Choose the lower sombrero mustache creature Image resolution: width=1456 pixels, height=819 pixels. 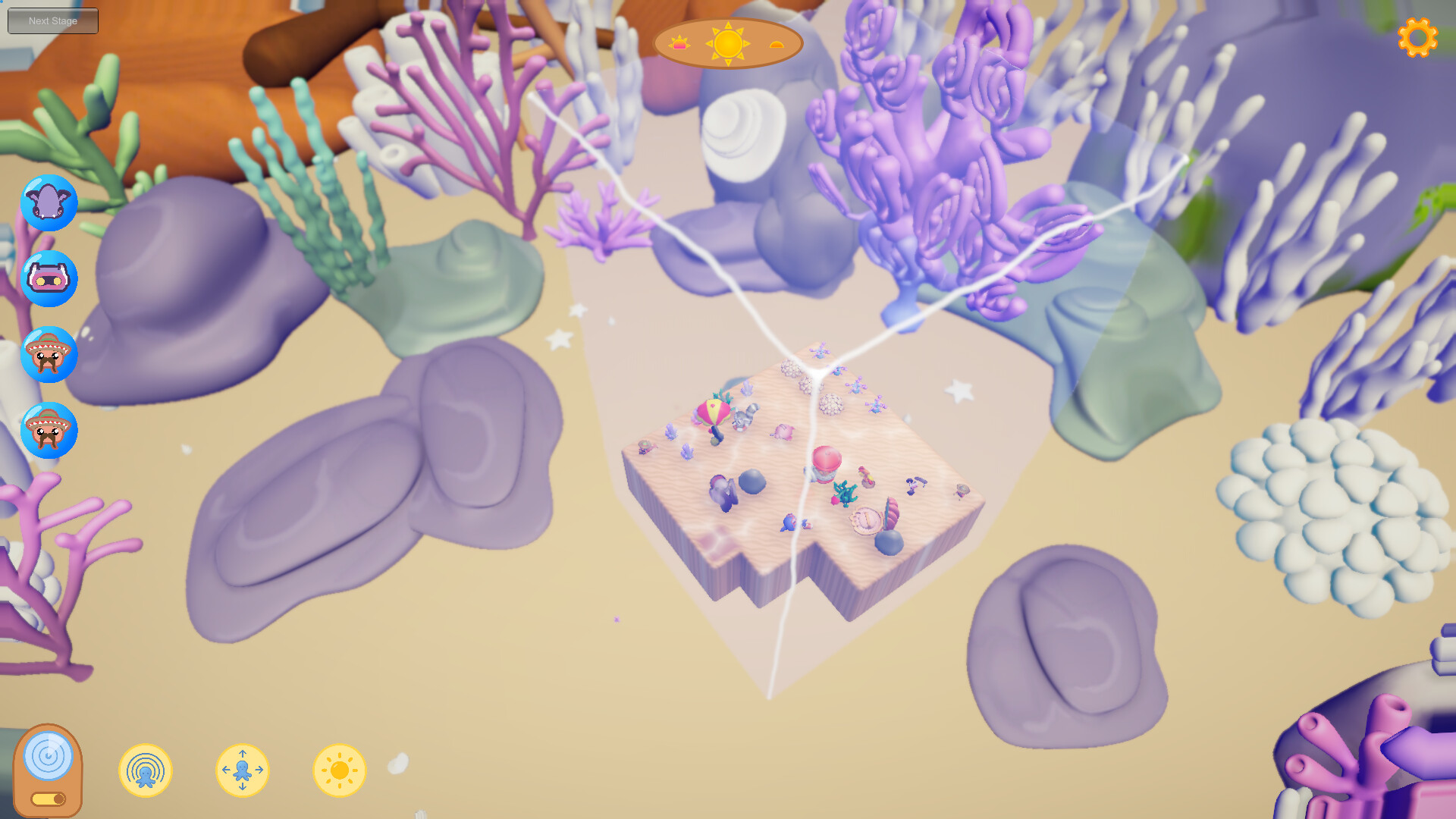point(49,429)
